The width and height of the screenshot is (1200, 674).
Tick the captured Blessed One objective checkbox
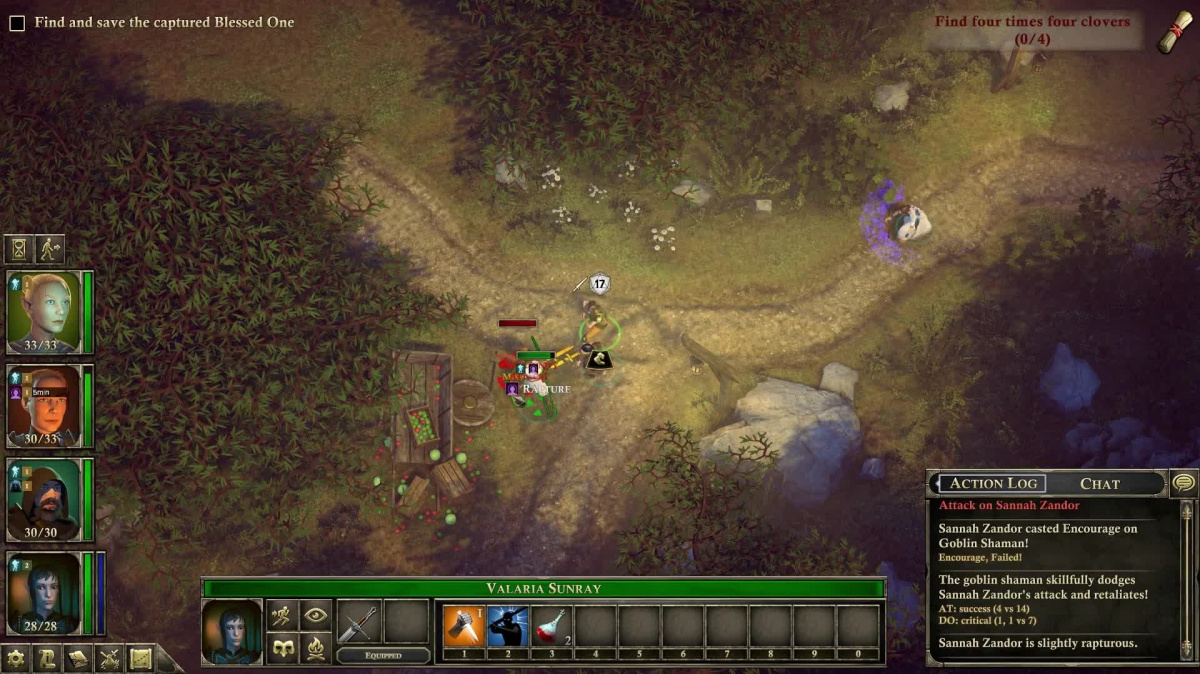(x=17, y=23)
